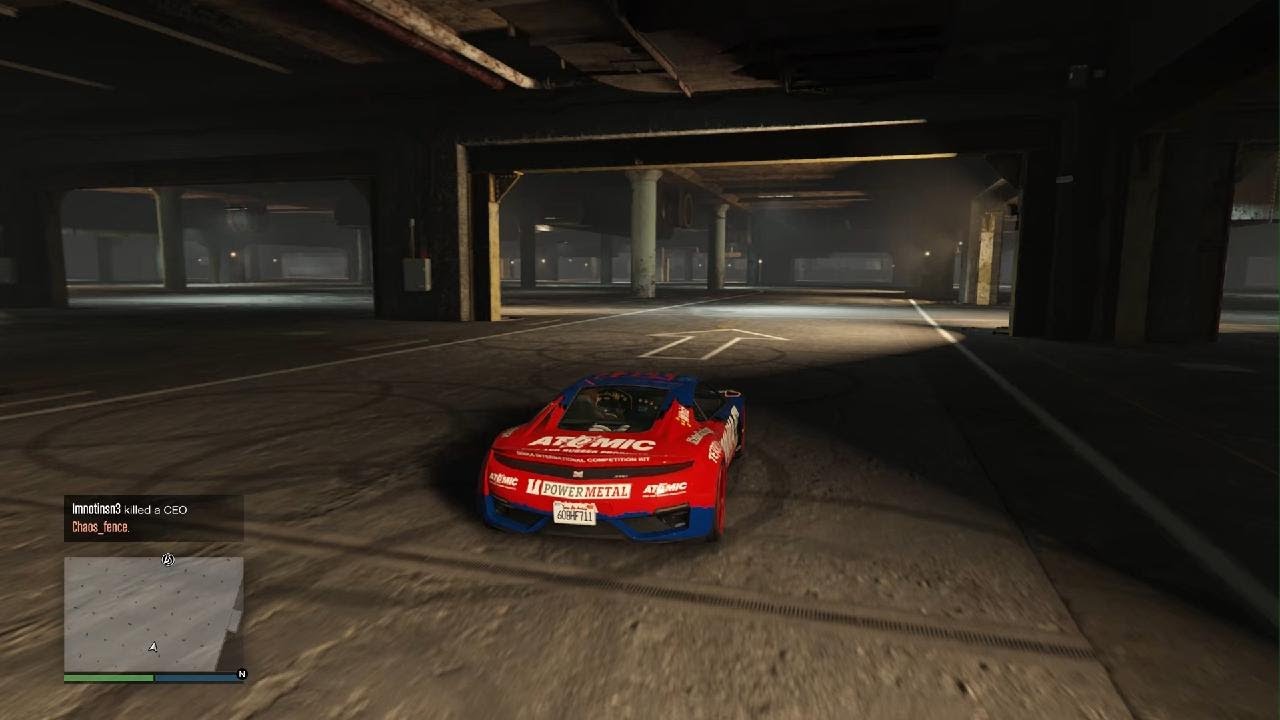Select the player arrow marker on the minimap
The width and height of the screenshot is (1280, 720).
(153, 647)
